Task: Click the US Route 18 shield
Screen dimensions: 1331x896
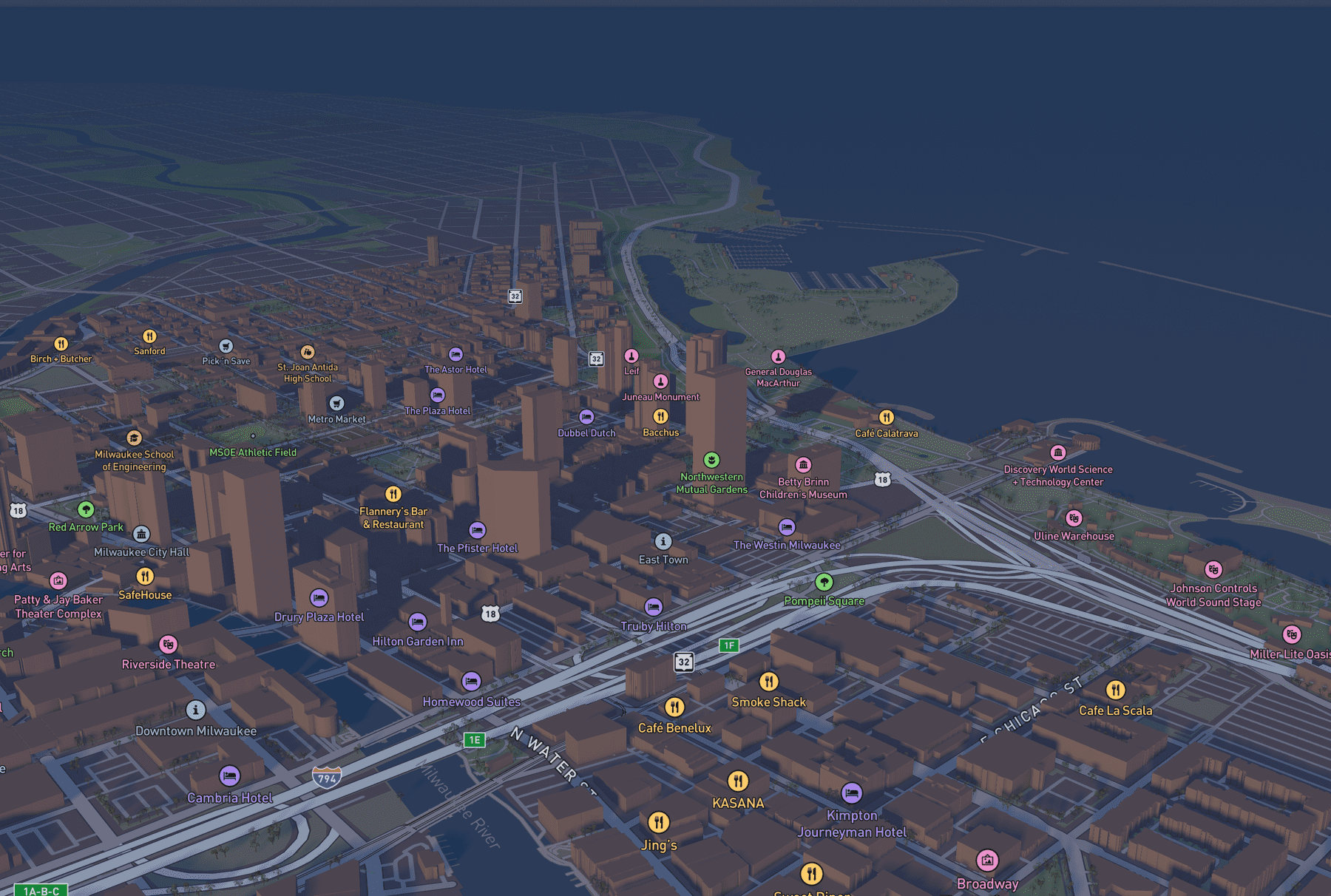Action: (x=489, y=614)
